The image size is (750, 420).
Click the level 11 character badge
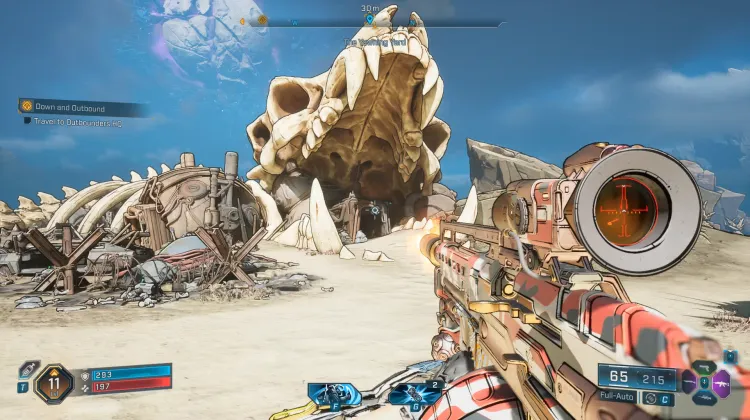[53, 384]
